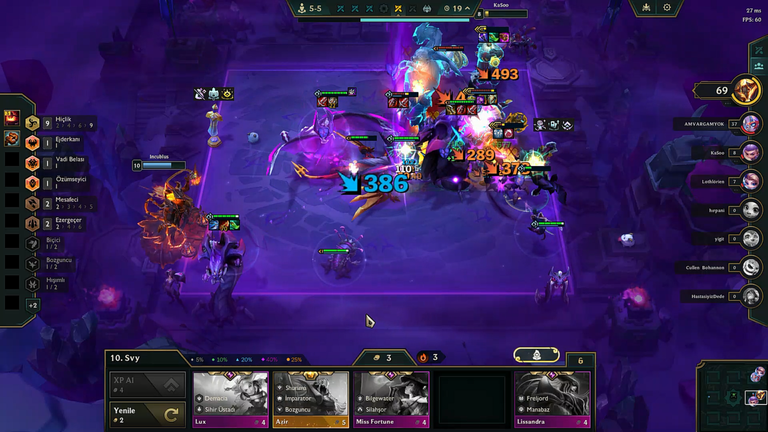Show the Ejderkanı trait details
Viewport: 768px width, 432px height.
[x=33, y=144]
